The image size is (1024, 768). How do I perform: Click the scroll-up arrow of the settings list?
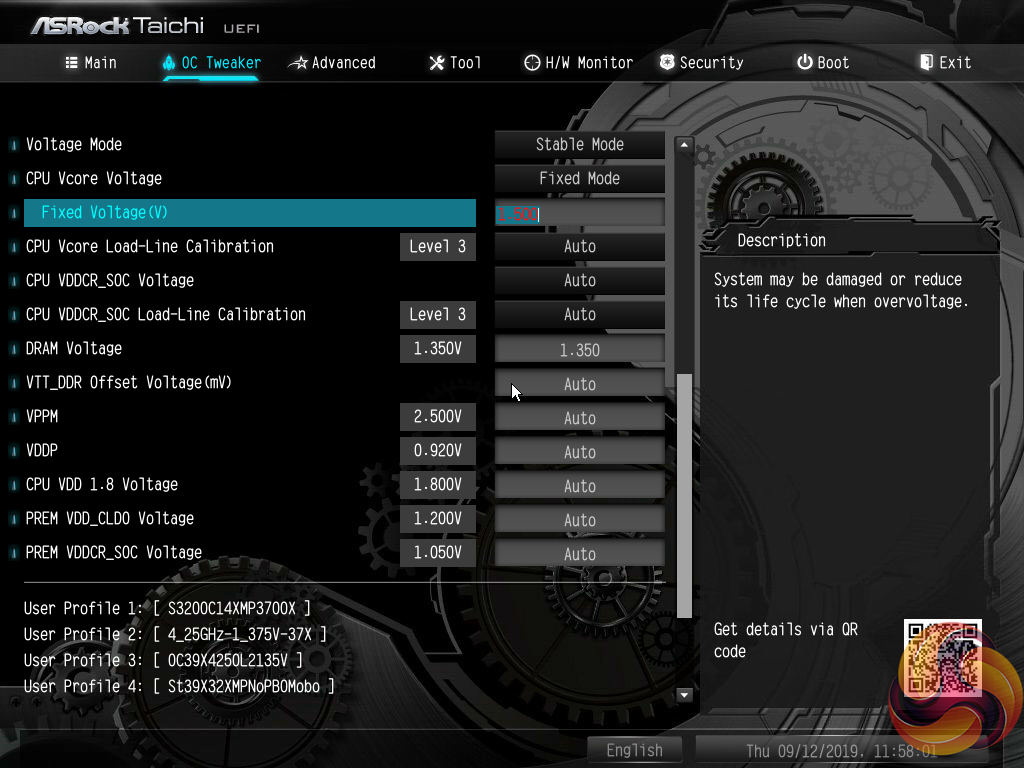685,145
